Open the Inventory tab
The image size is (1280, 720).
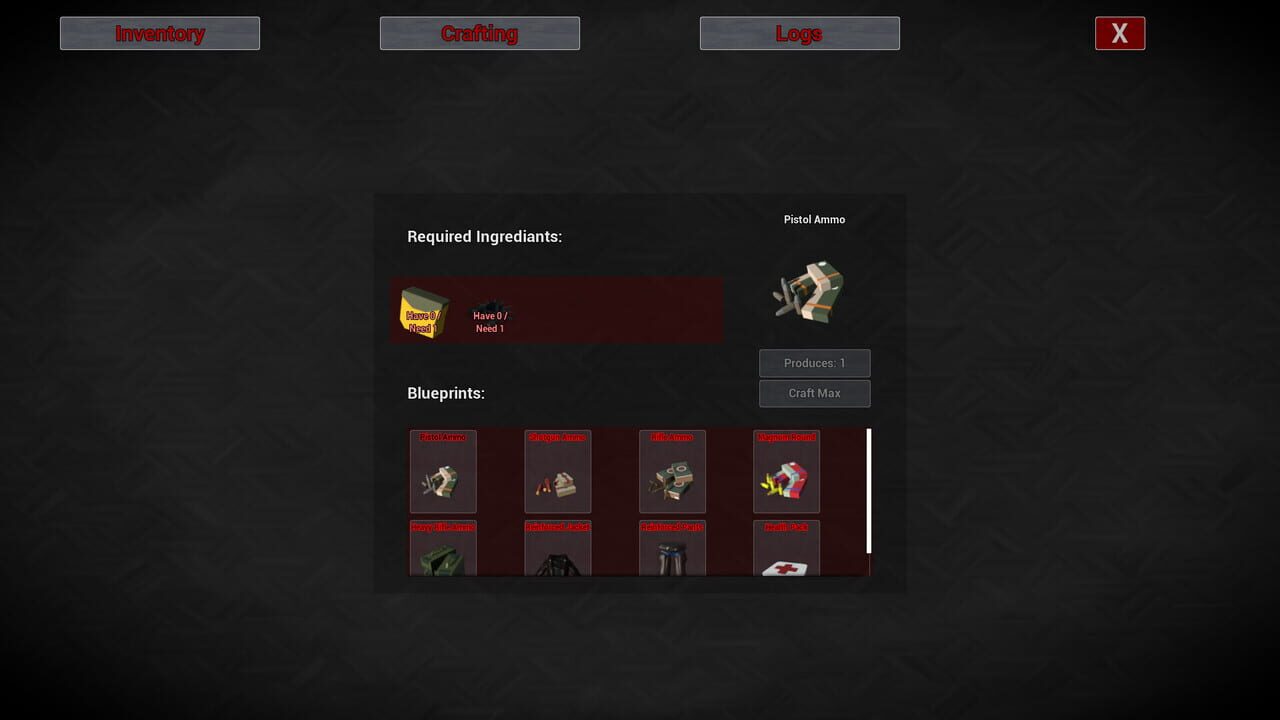[159, 33]
